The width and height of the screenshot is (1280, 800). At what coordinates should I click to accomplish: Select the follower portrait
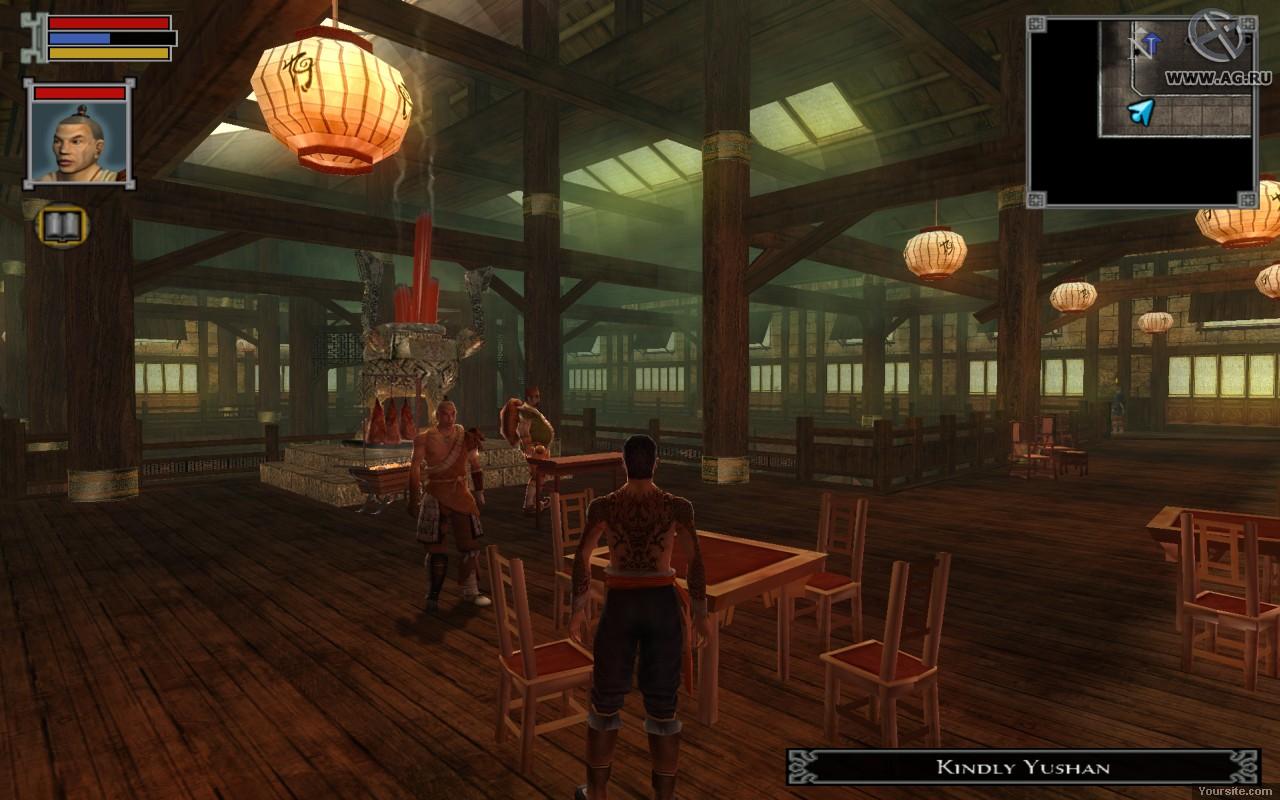click(78, 139)
